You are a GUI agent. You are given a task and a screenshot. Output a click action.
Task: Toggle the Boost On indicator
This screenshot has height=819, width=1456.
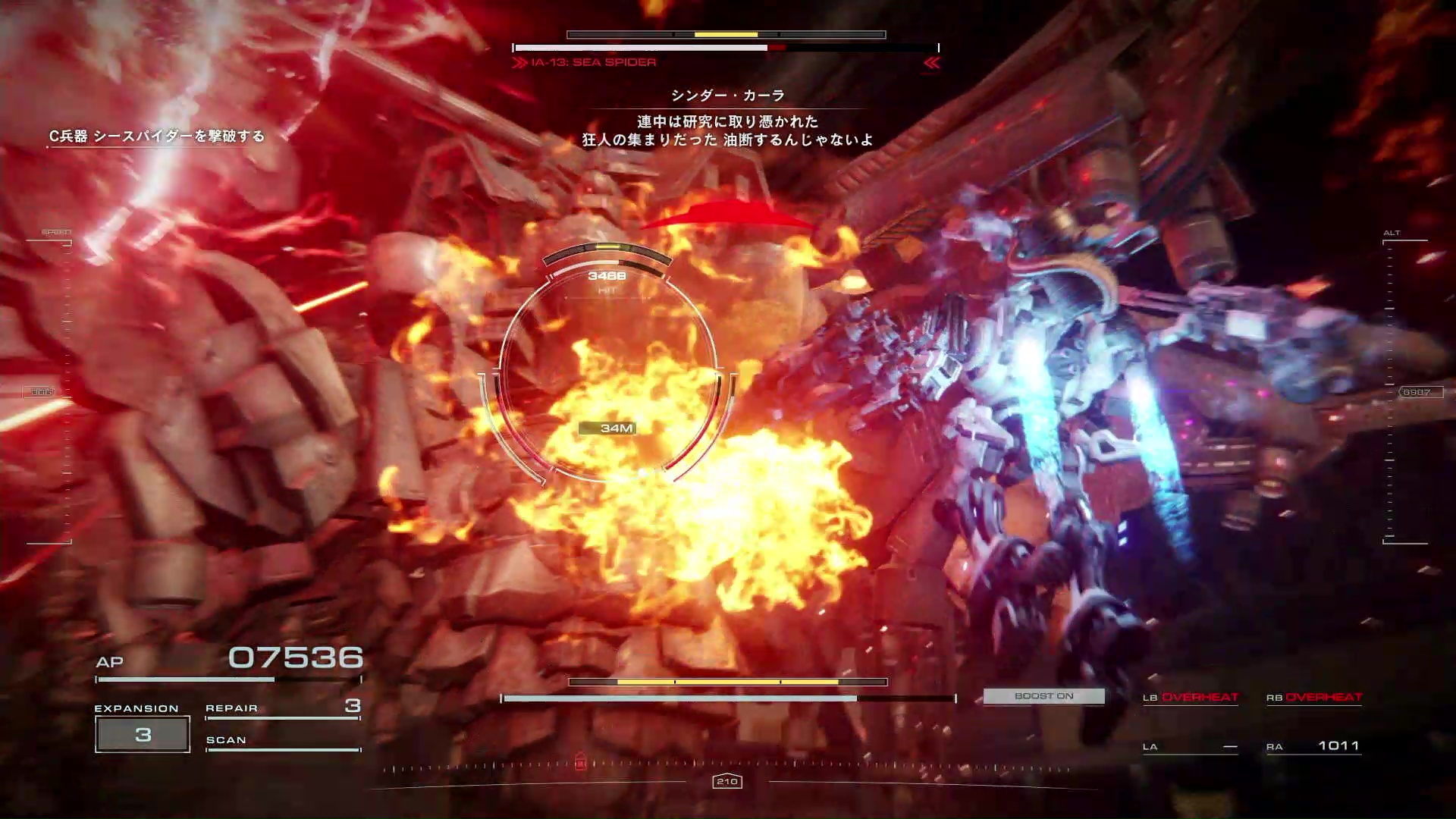pyautogui.click(x=1043, y=696)
